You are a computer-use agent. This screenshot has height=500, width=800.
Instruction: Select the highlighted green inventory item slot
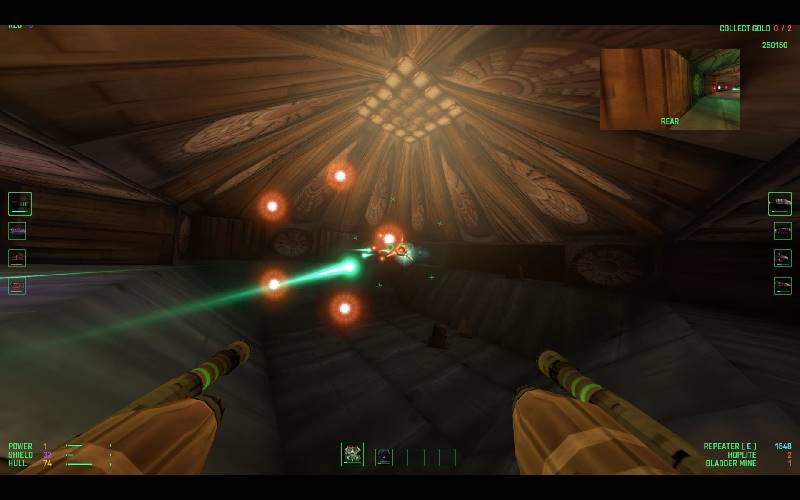(x=352, y=455)
